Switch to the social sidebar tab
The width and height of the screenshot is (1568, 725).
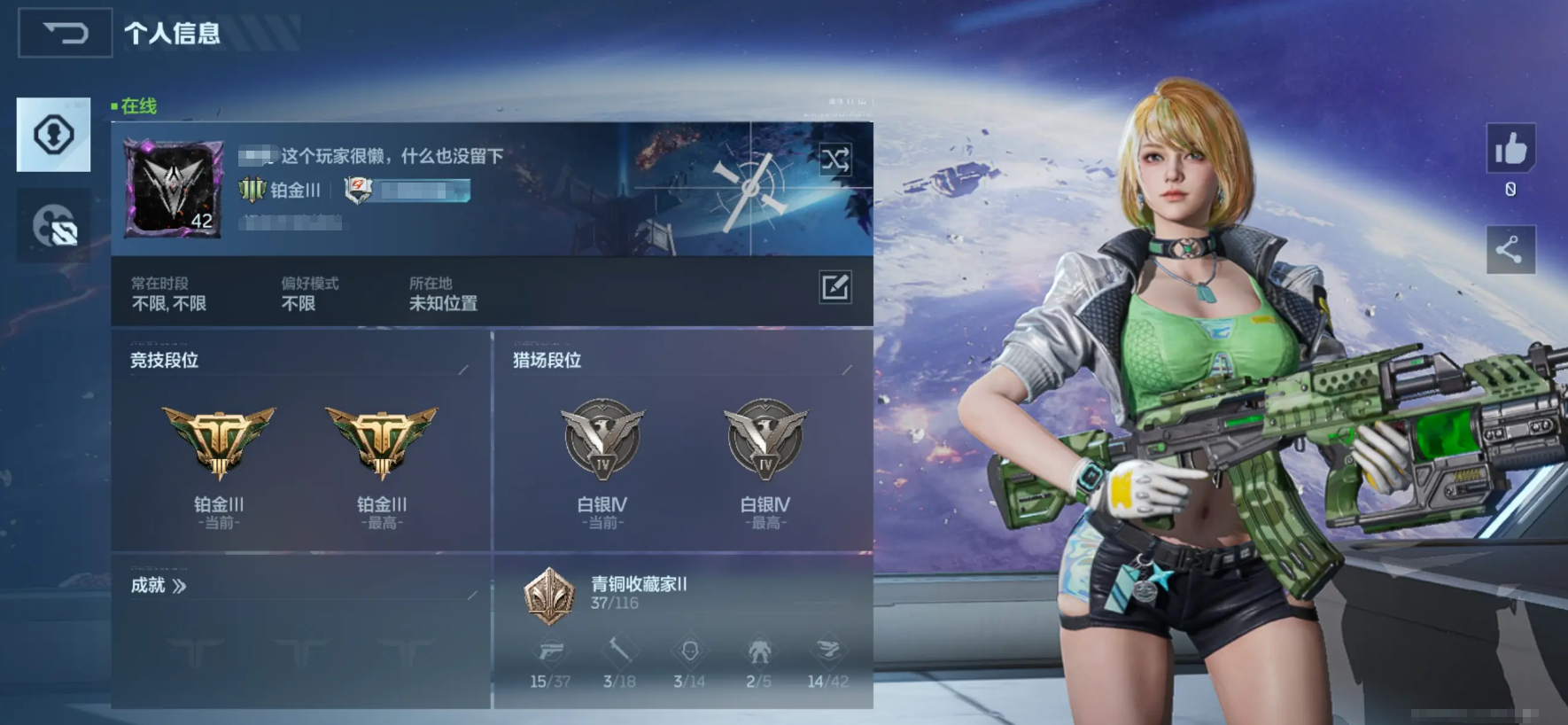[53, 225]
